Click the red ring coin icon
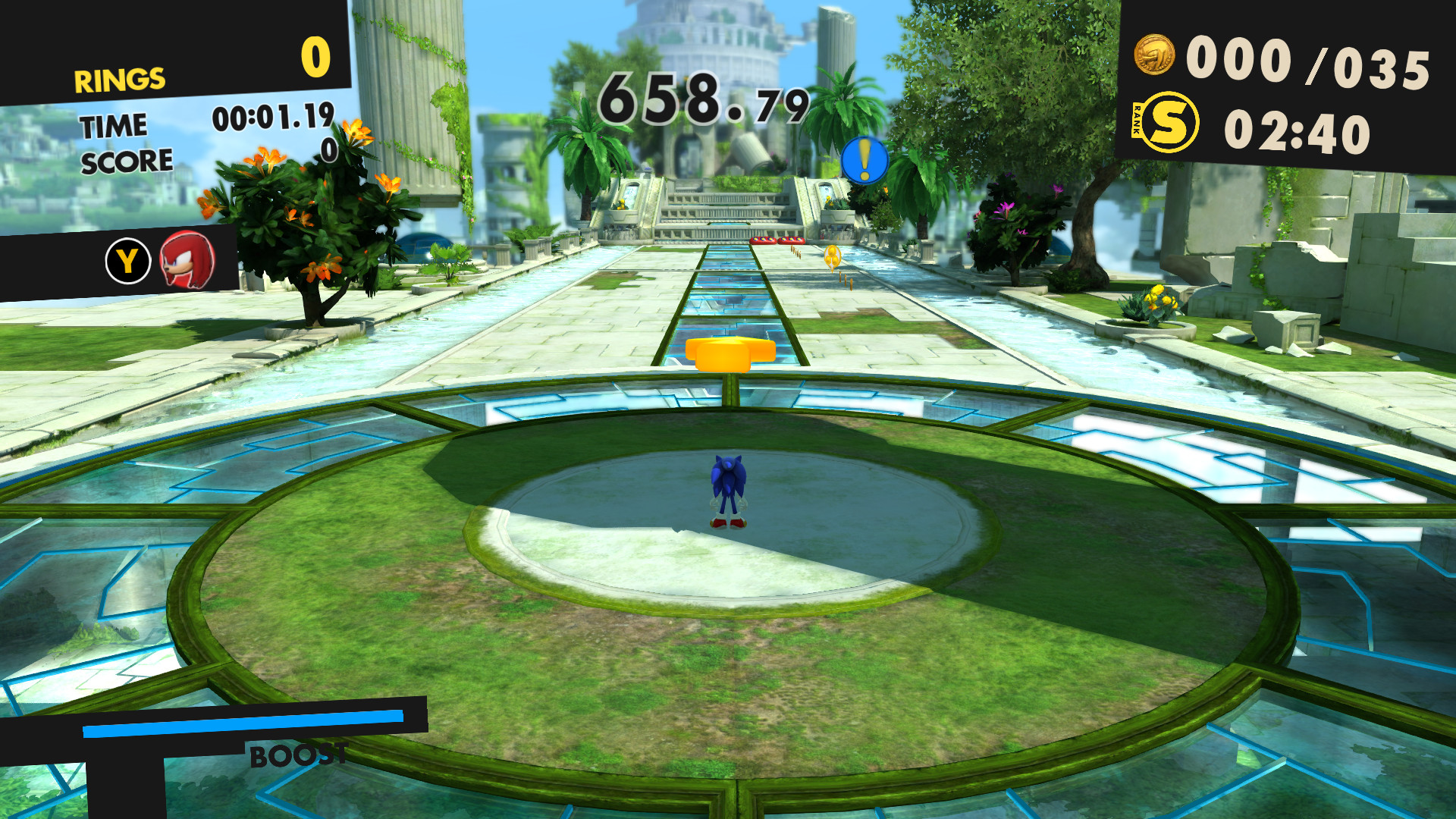This screenshot has width=1456, height=819. pyautogui.click(x=1153, y=54)
